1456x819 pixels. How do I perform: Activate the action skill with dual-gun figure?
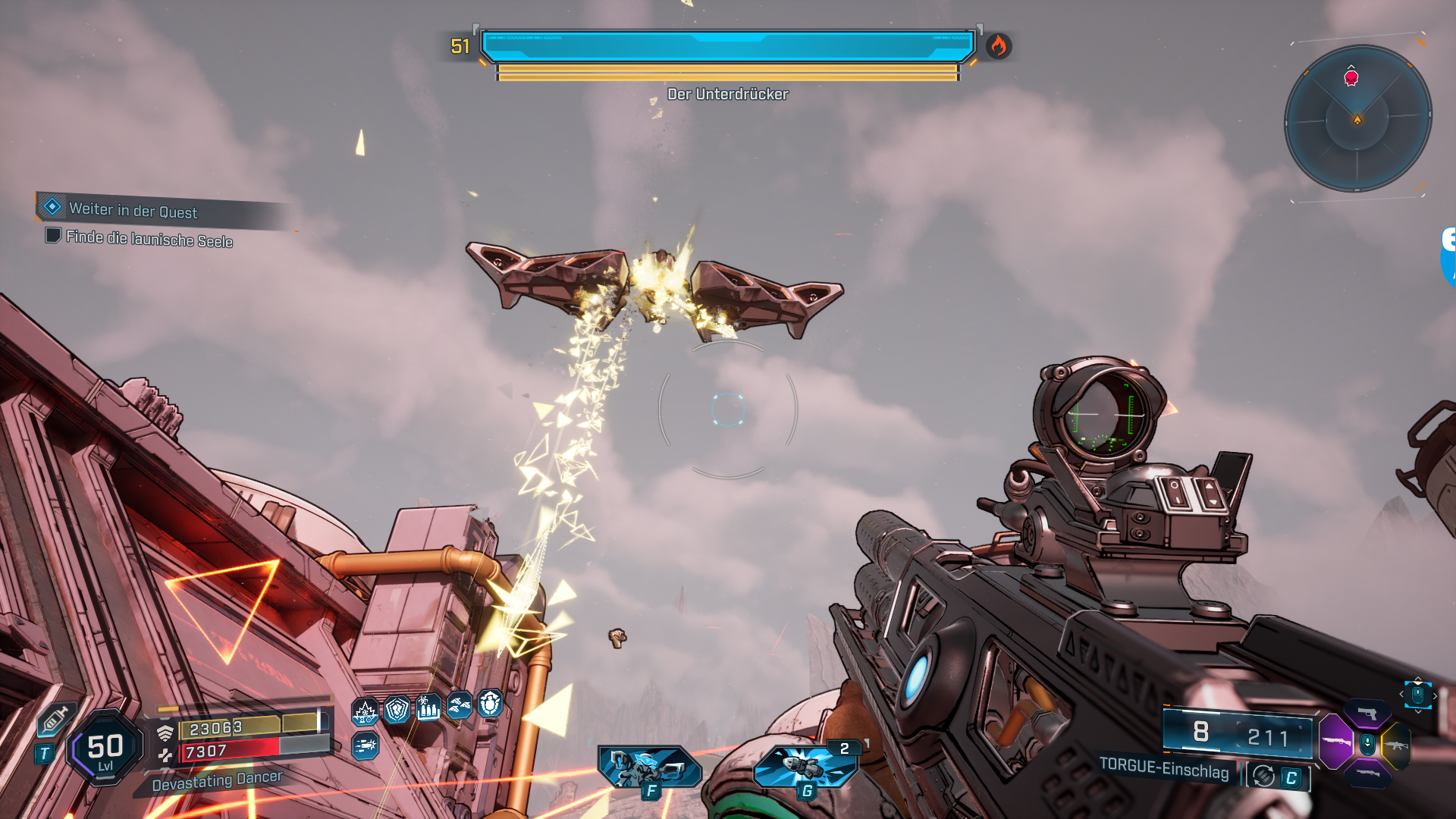pos(649,767)
